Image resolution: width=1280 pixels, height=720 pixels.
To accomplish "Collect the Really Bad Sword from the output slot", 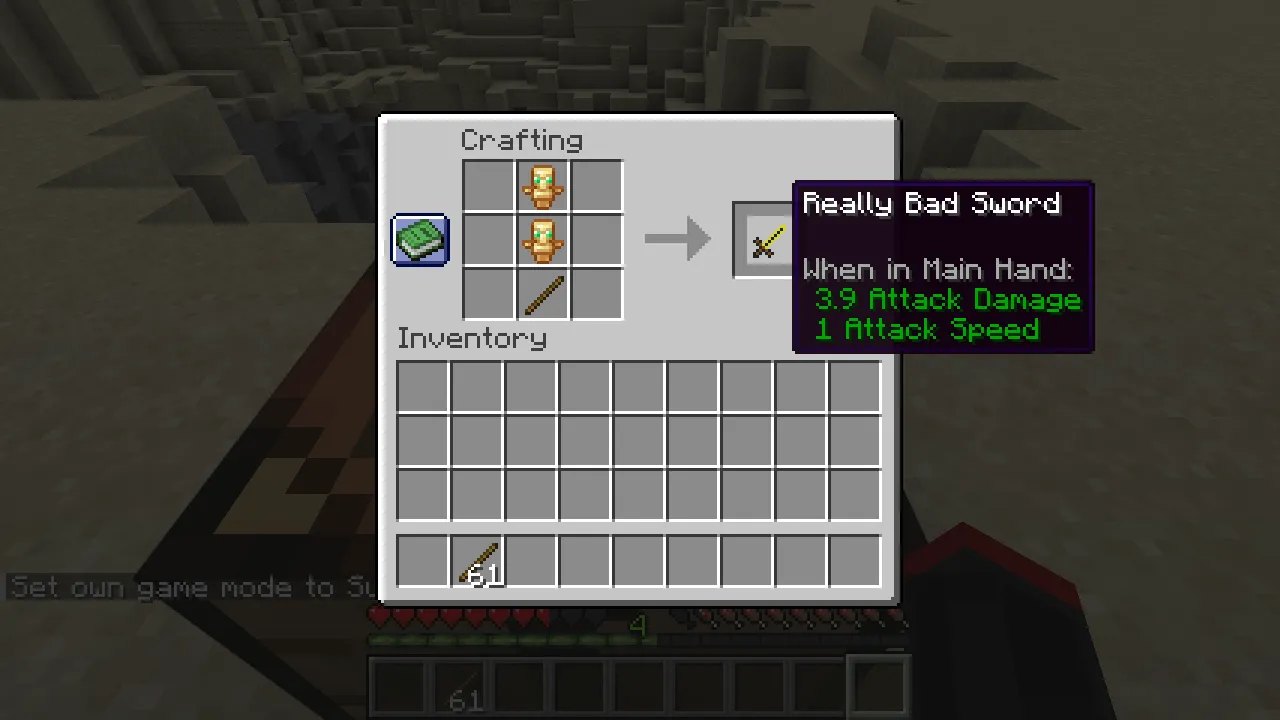I will tap(766, 240).
